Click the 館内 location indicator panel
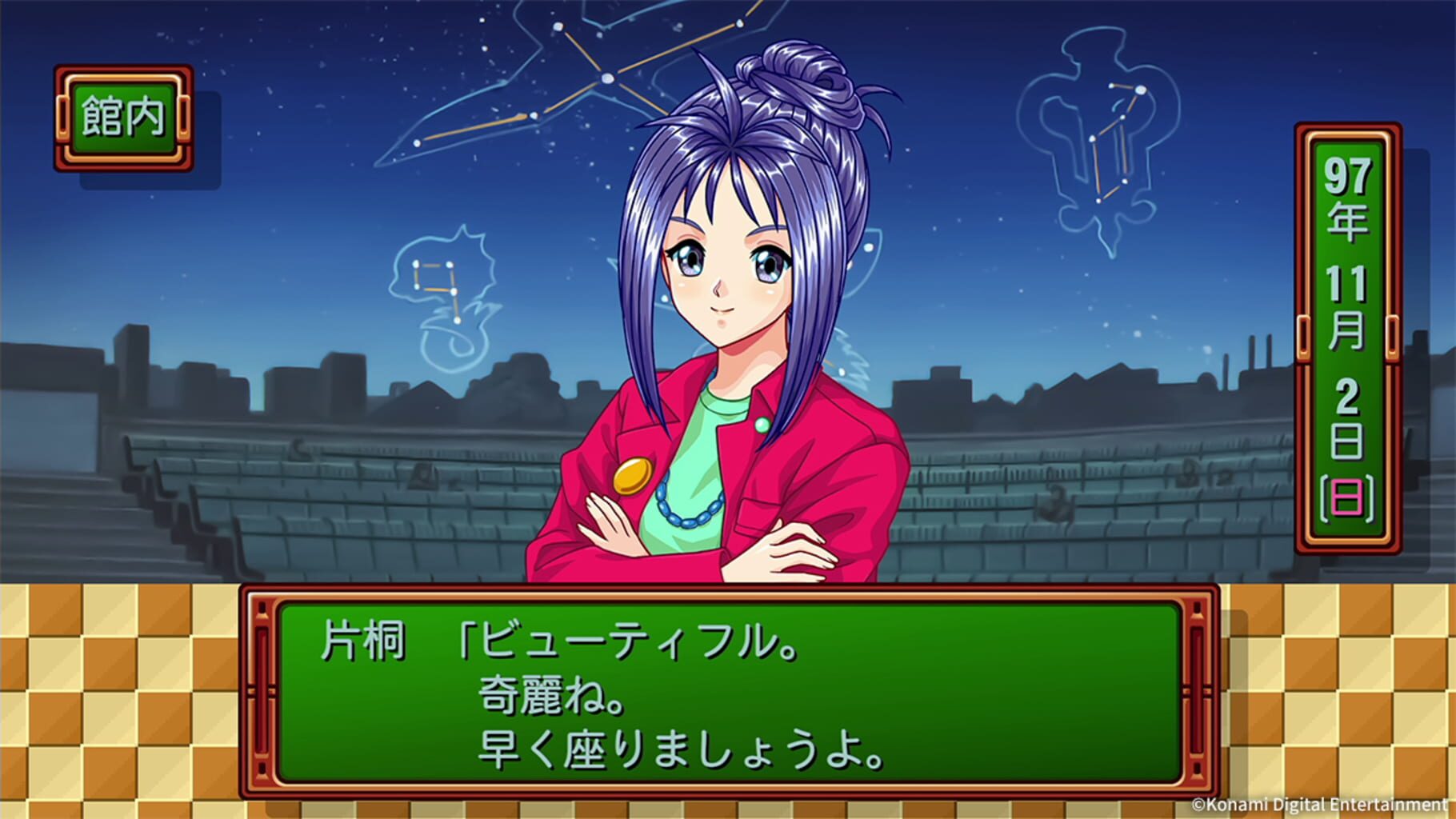 (x=122, y=114)
